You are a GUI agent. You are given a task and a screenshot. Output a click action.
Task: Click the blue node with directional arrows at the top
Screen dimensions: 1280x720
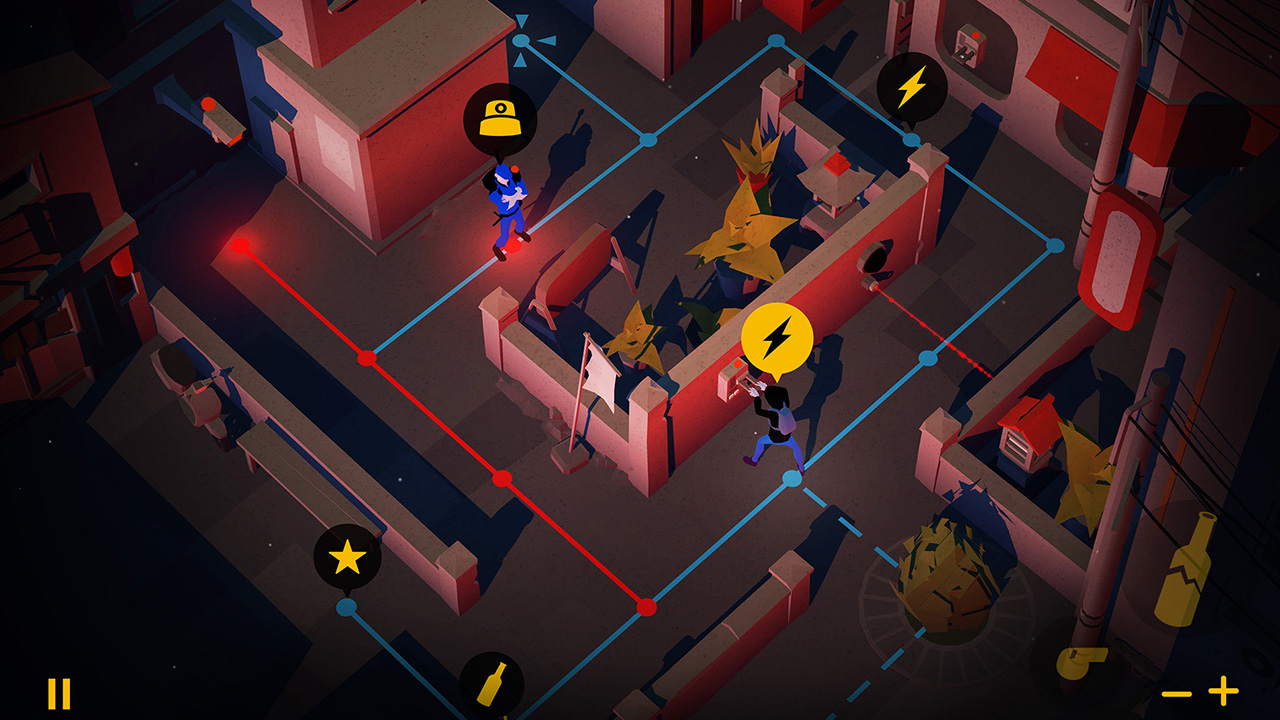(x=520, y=40)
